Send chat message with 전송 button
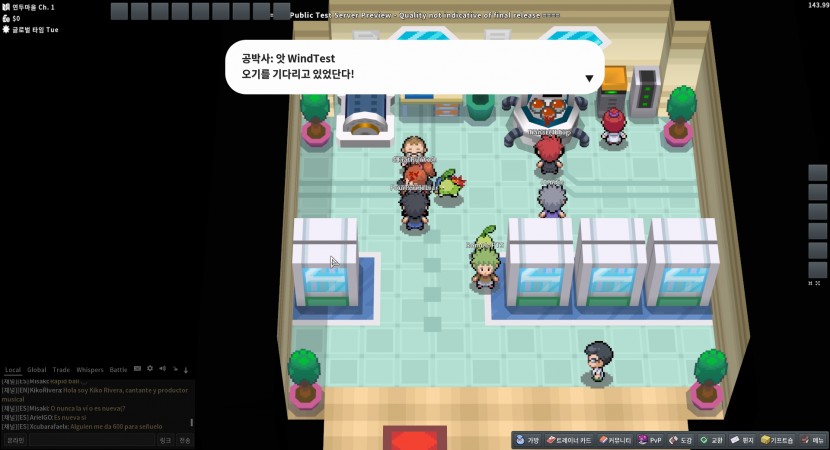This screenshot has height=450, width=830. pyautogui.click(x=186, y=440)
